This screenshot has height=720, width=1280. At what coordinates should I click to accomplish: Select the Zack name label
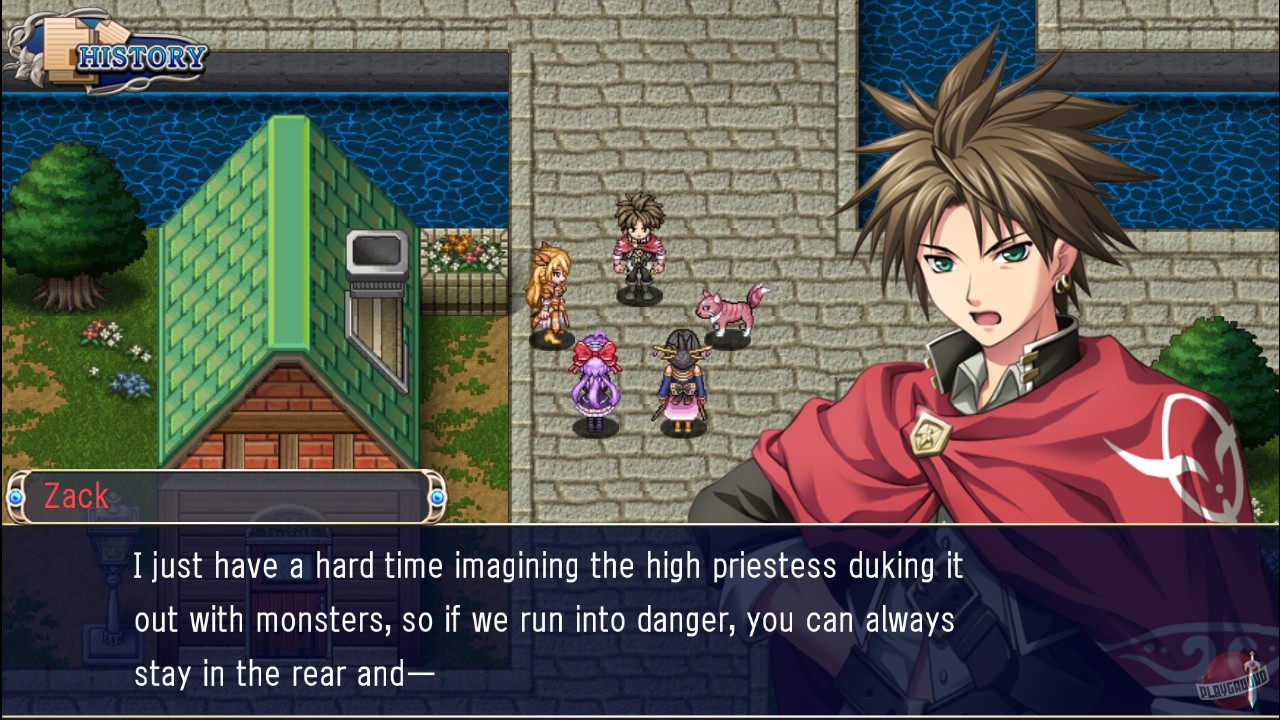tap(75, 496)
